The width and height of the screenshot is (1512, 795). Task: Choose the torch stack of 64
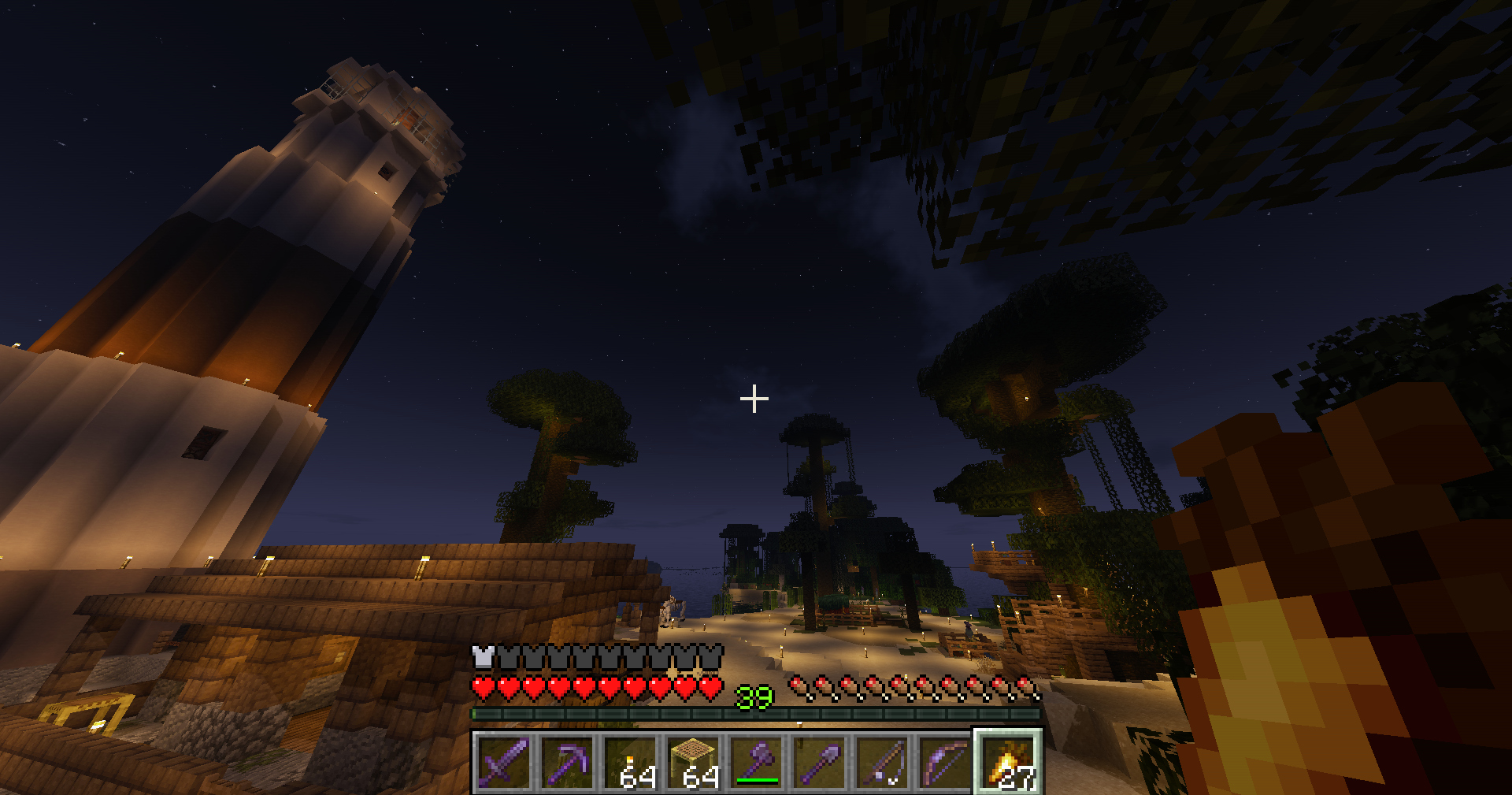point(630,762)
